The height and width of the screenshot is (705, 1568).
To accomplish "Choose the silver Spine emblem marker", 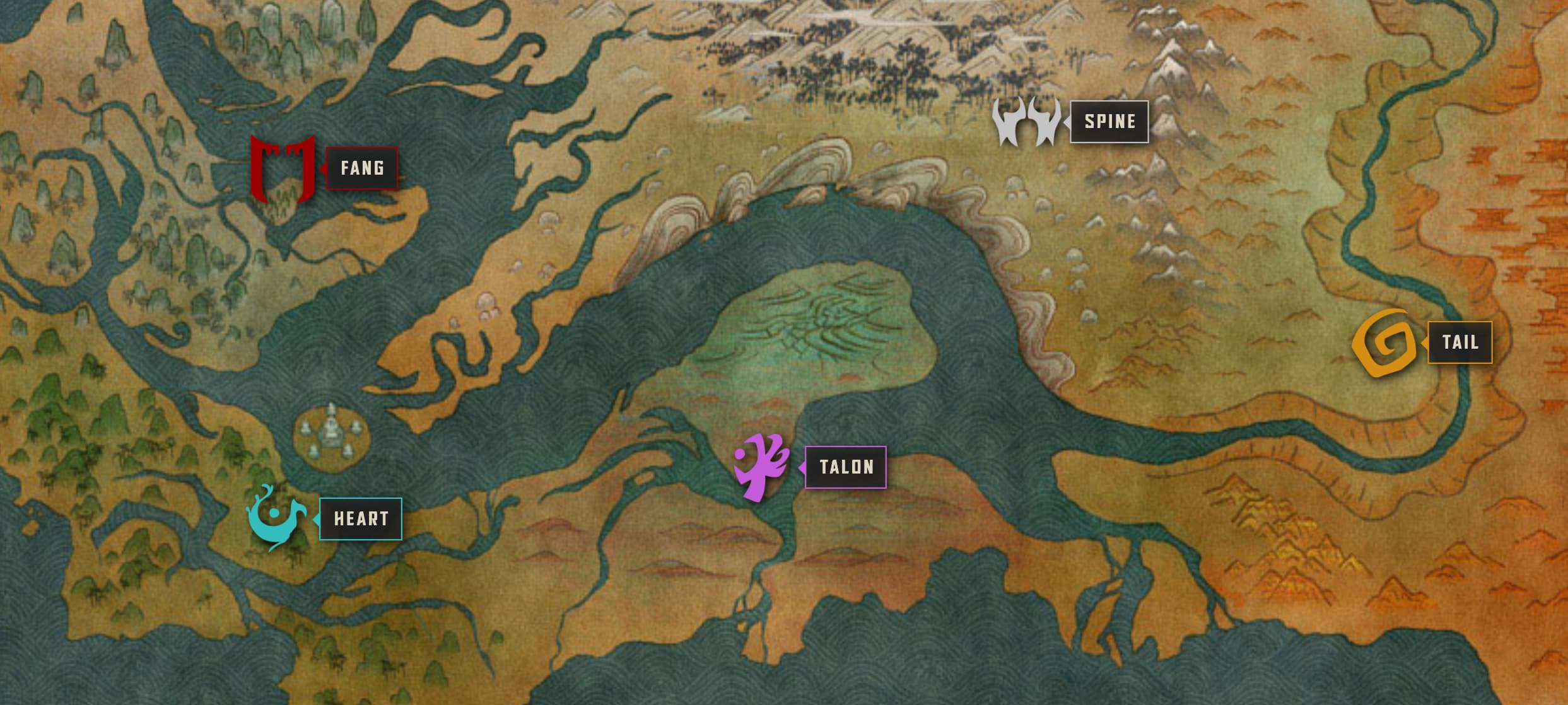I will [x=1027, y=121].
